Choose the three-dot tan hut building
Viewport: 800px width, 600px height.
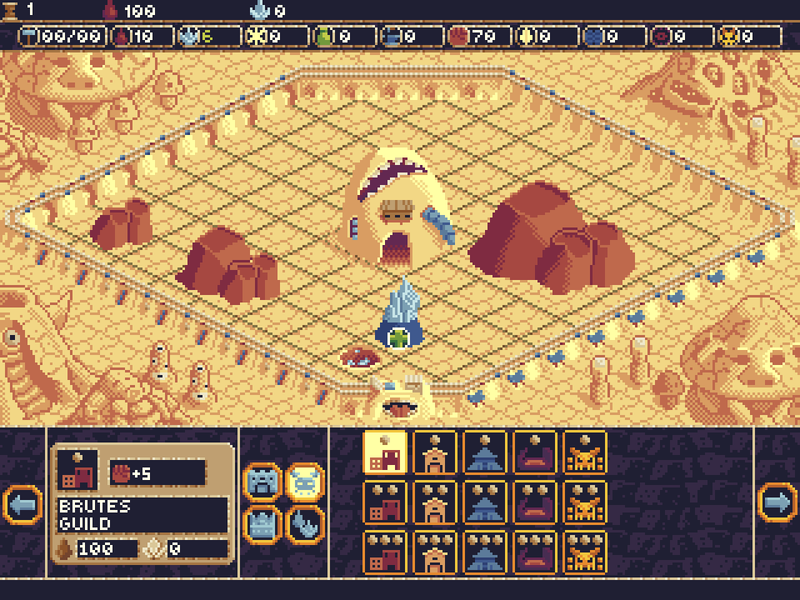tap(434, 552)
